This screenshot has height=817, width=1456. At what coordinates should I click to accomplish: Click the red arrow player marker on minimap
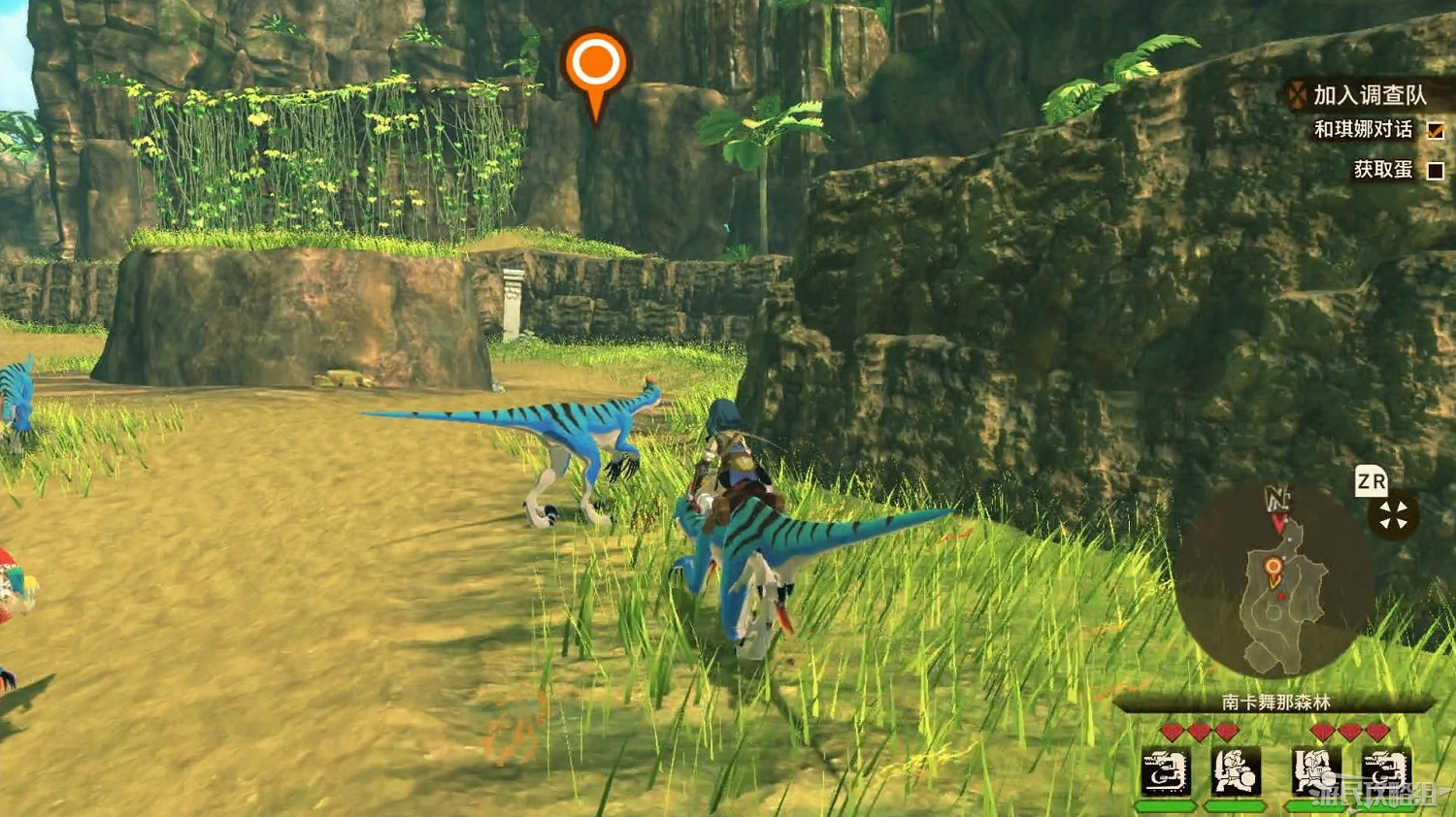(x=1277, y=523)
